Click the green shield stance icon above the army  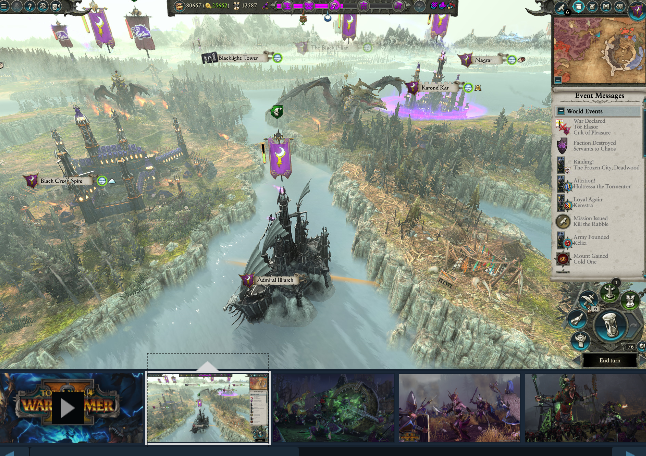click(x=278, y=111)
